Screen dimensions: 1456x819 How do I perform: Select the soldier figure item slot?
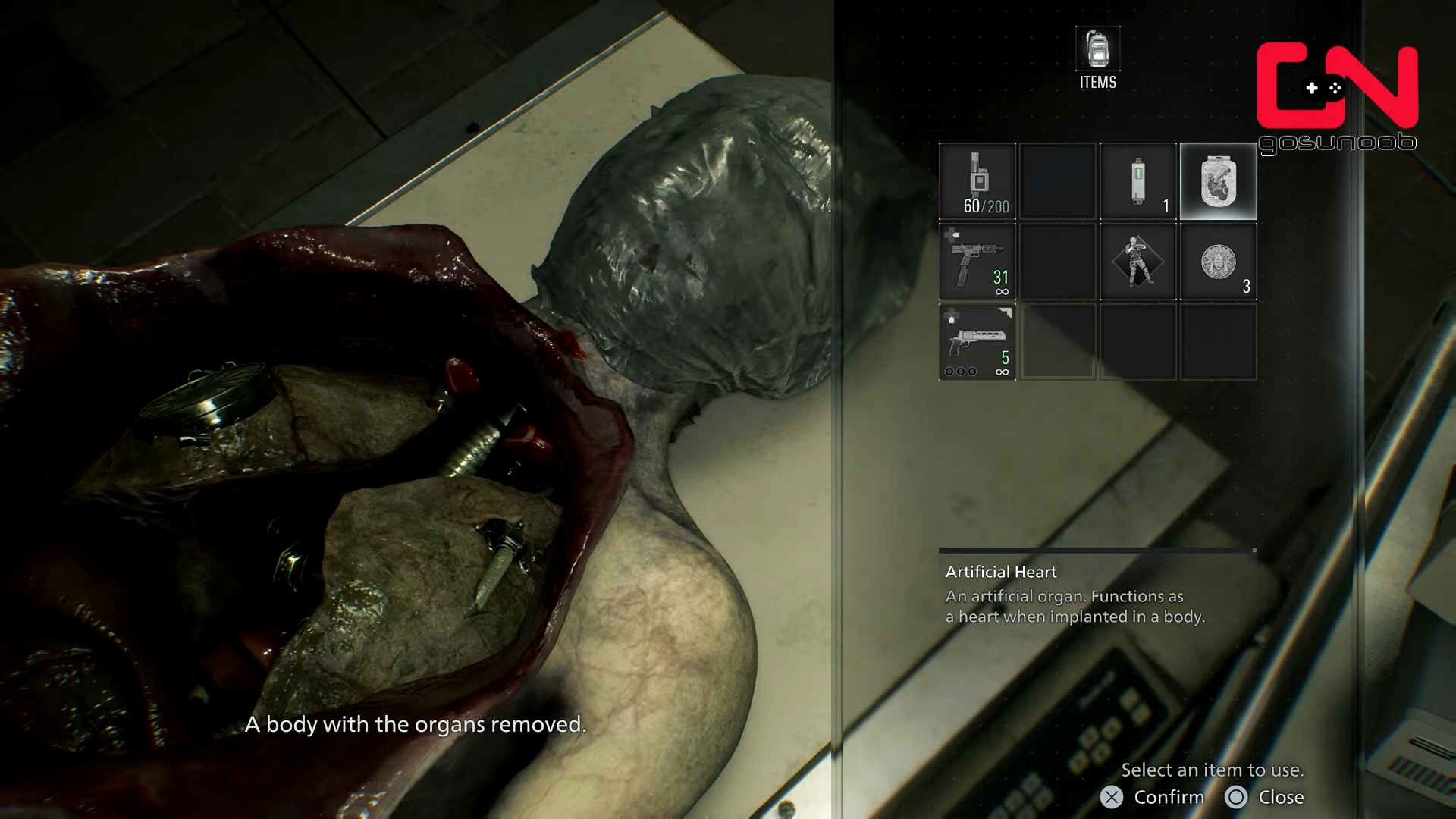pos(1137,262)
